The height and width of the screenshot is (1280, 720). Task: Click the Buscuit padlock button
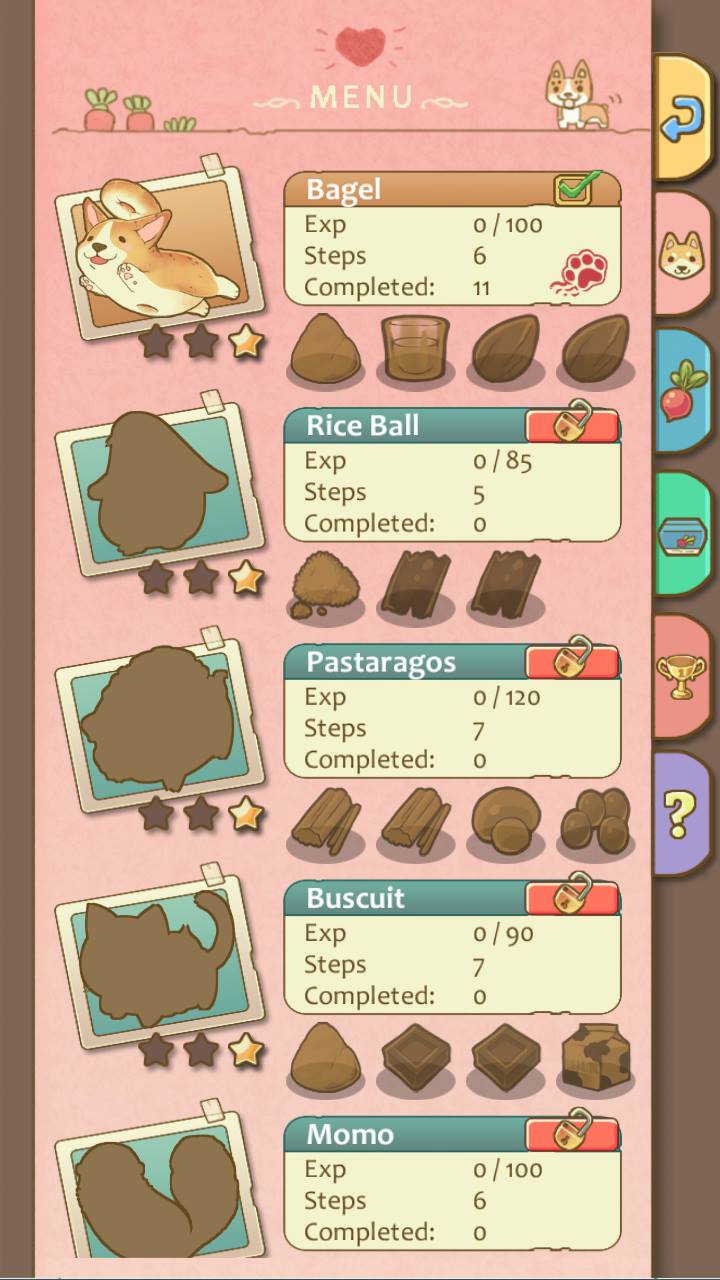click(x=573, y=896)
